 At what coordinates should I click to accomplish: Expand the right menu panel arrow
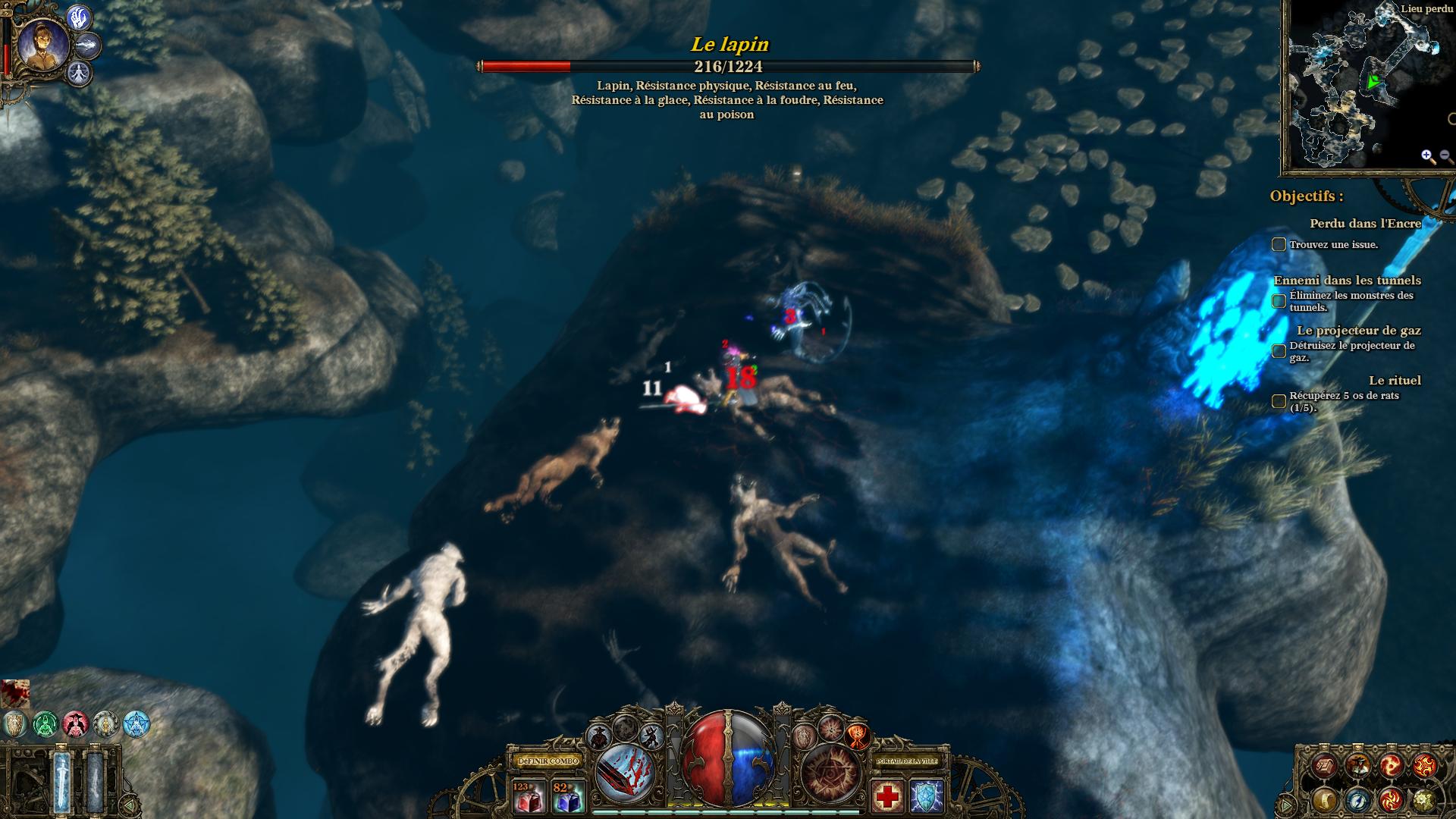point(1286,804)
